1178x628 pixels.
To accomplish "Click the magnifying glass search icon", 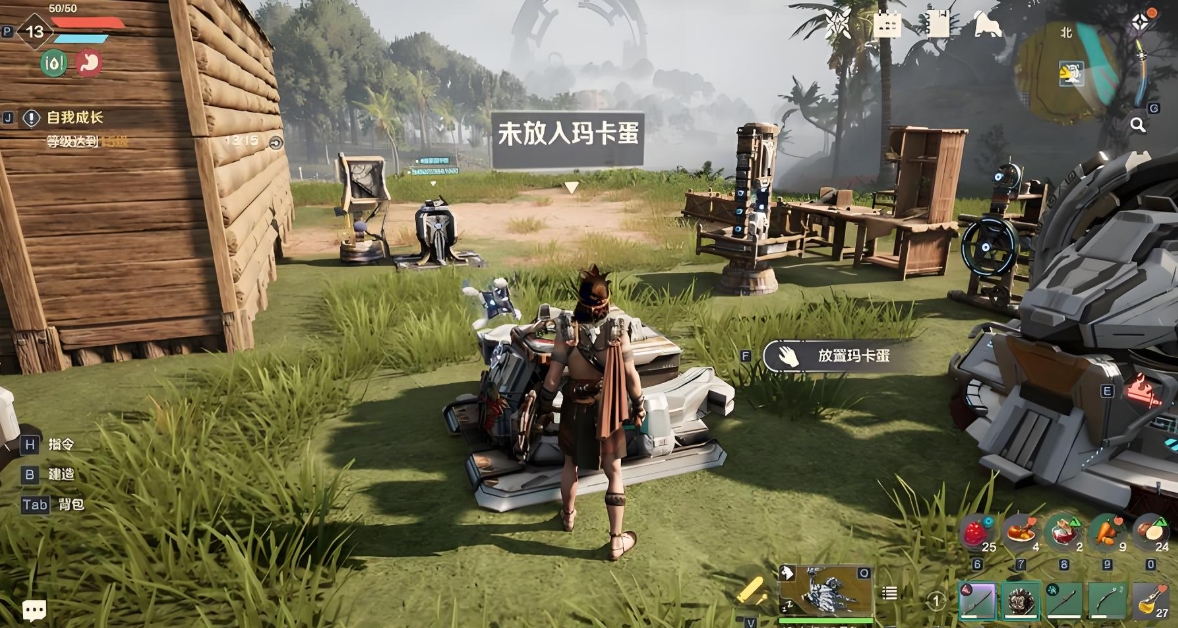I will pos(1138,125).
